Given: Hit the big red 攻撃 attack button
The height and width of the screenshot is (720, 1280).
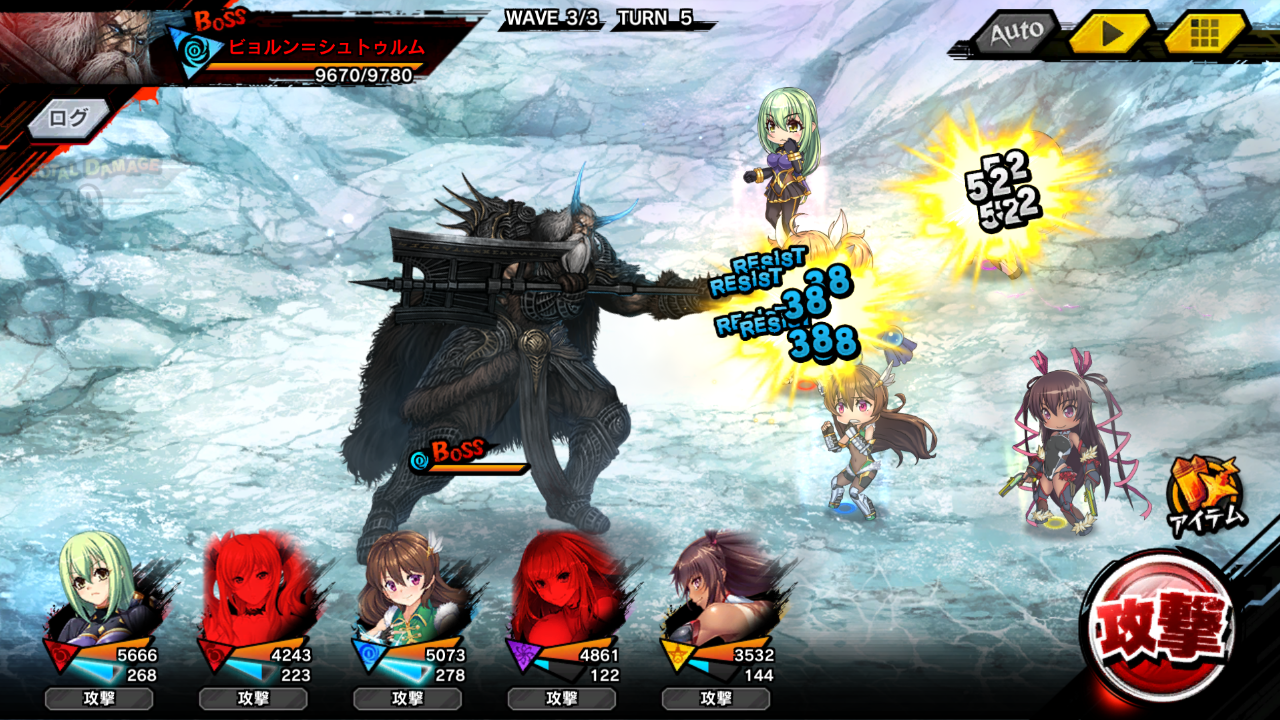Looking at the screenshot, I should (x=1160, y=630).
